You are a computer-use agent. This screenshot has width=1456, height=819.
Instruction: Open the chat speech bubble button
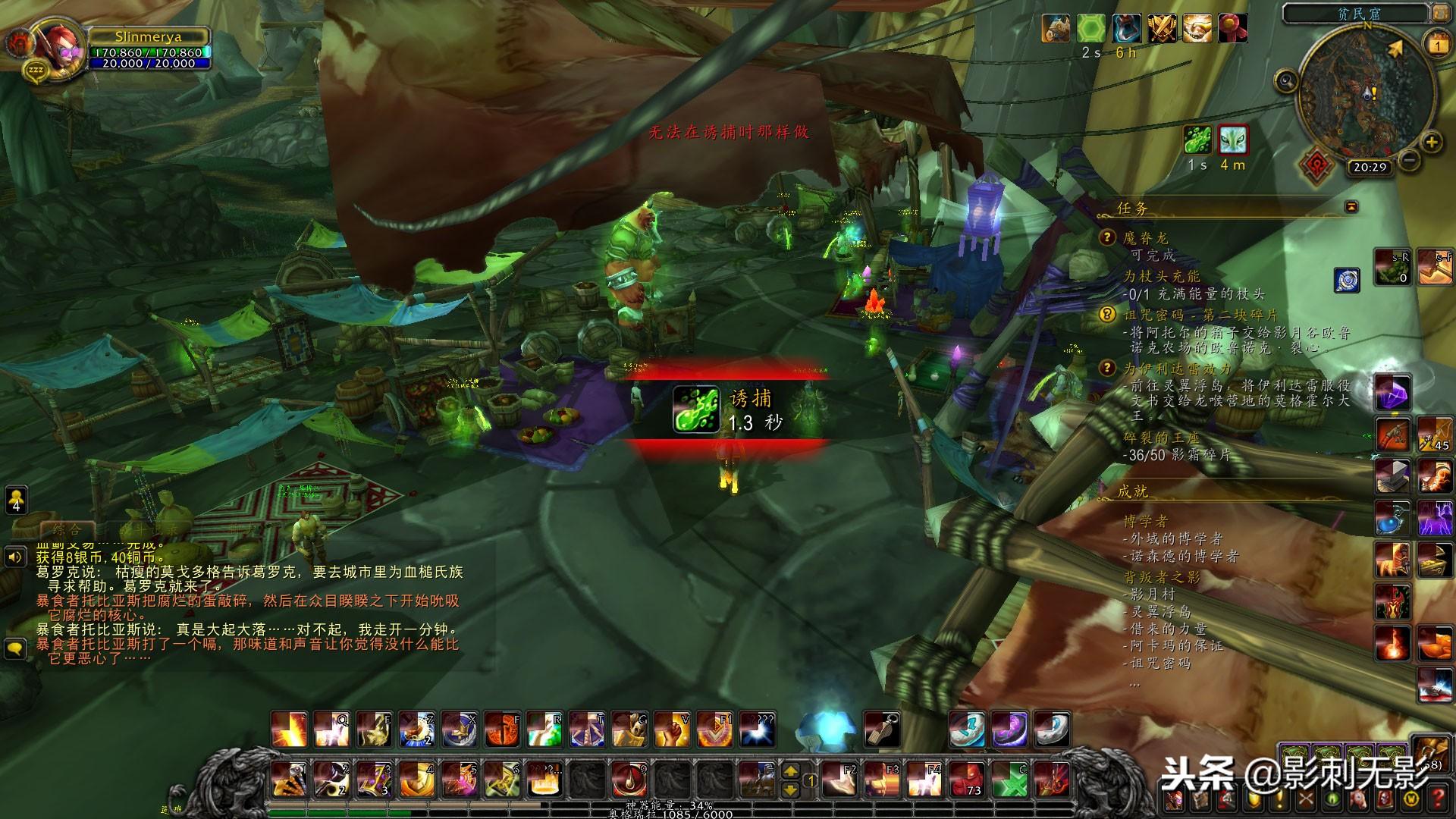click(x=16, y=648)
